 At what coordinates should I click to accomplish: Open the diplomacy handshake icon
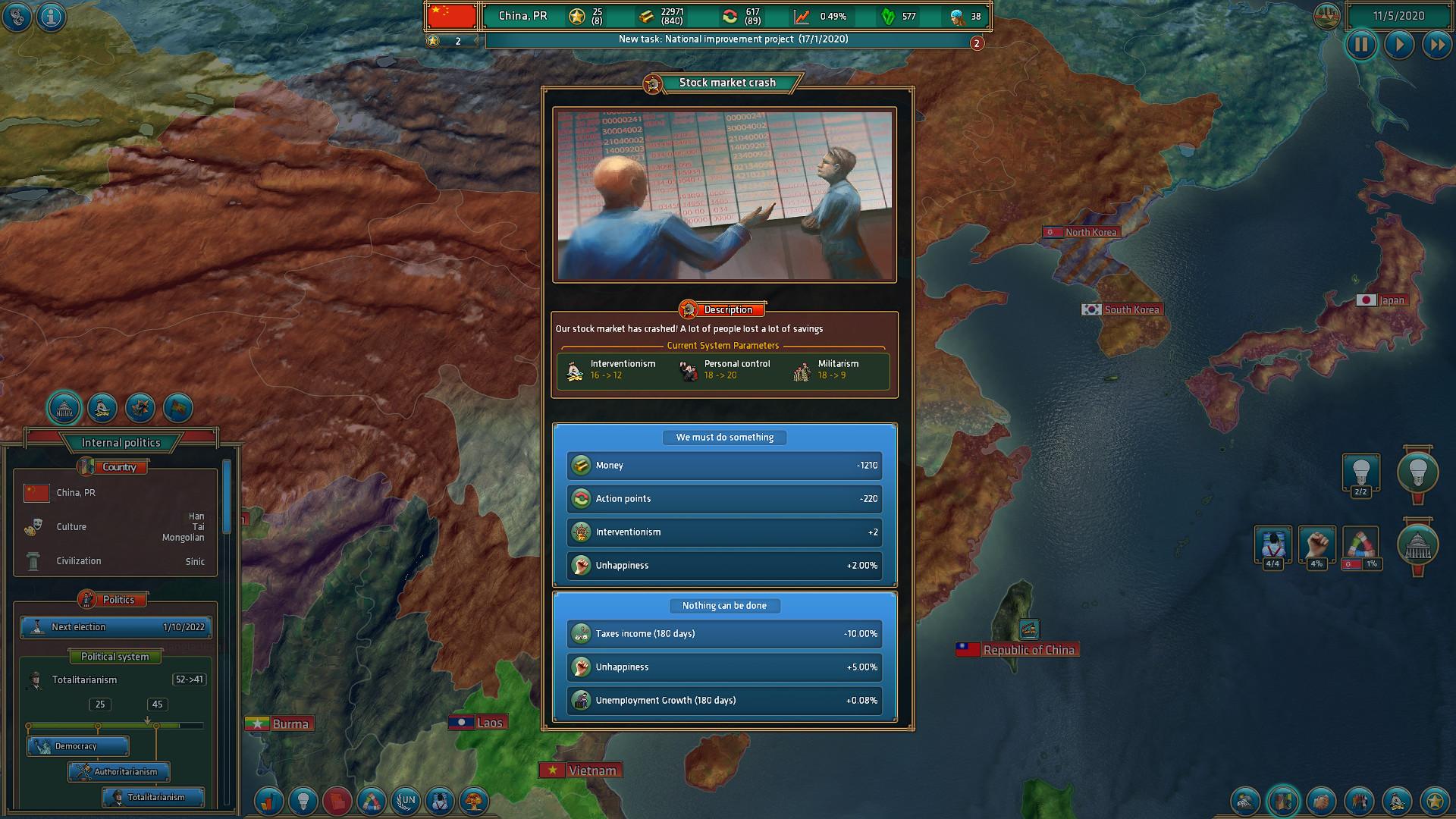pyautogui.click(x=1321, y=801)
